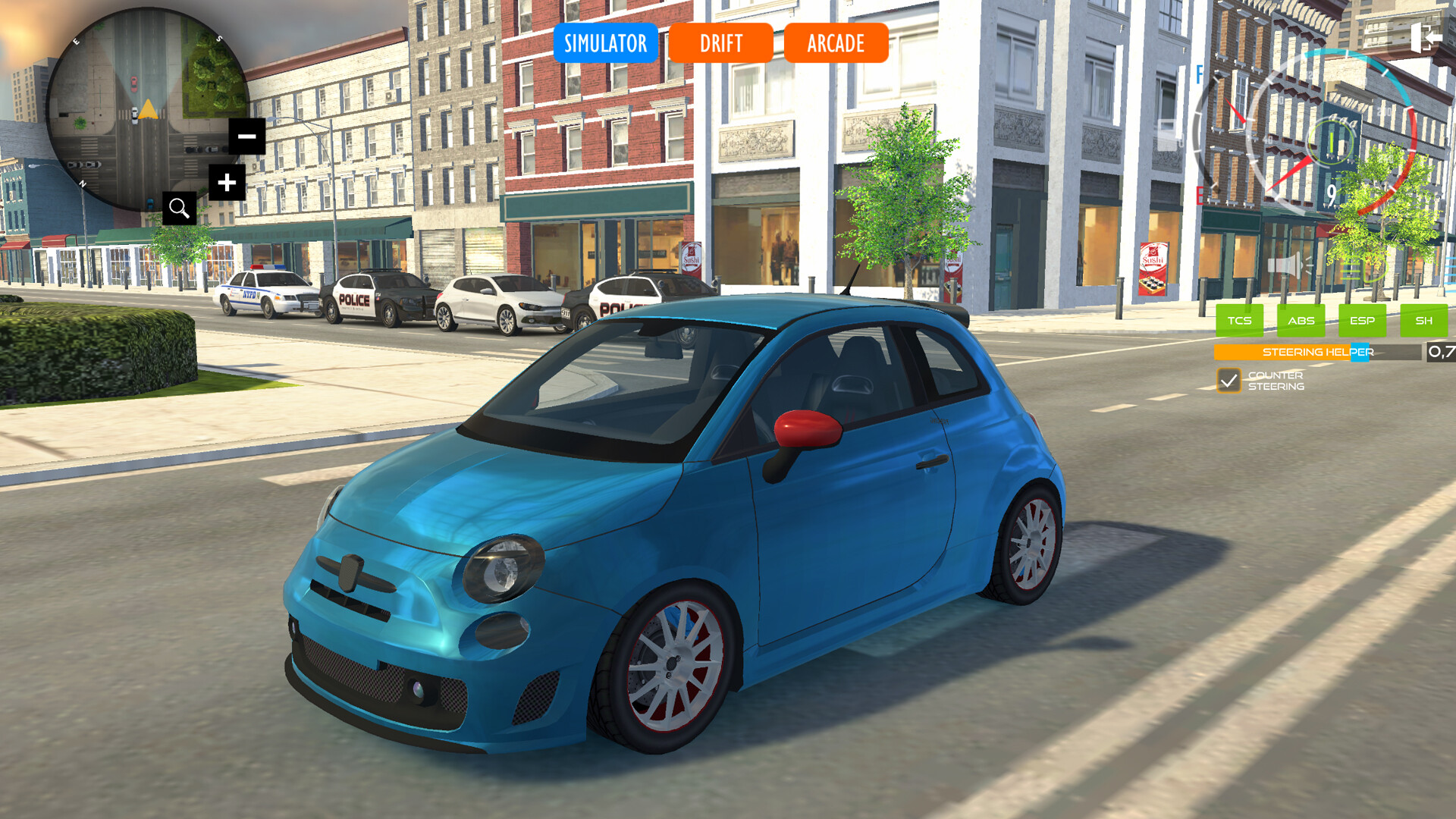Disable ESP stability control
This screenshot has width=1456, height=819.
[x=1362, y=321]
